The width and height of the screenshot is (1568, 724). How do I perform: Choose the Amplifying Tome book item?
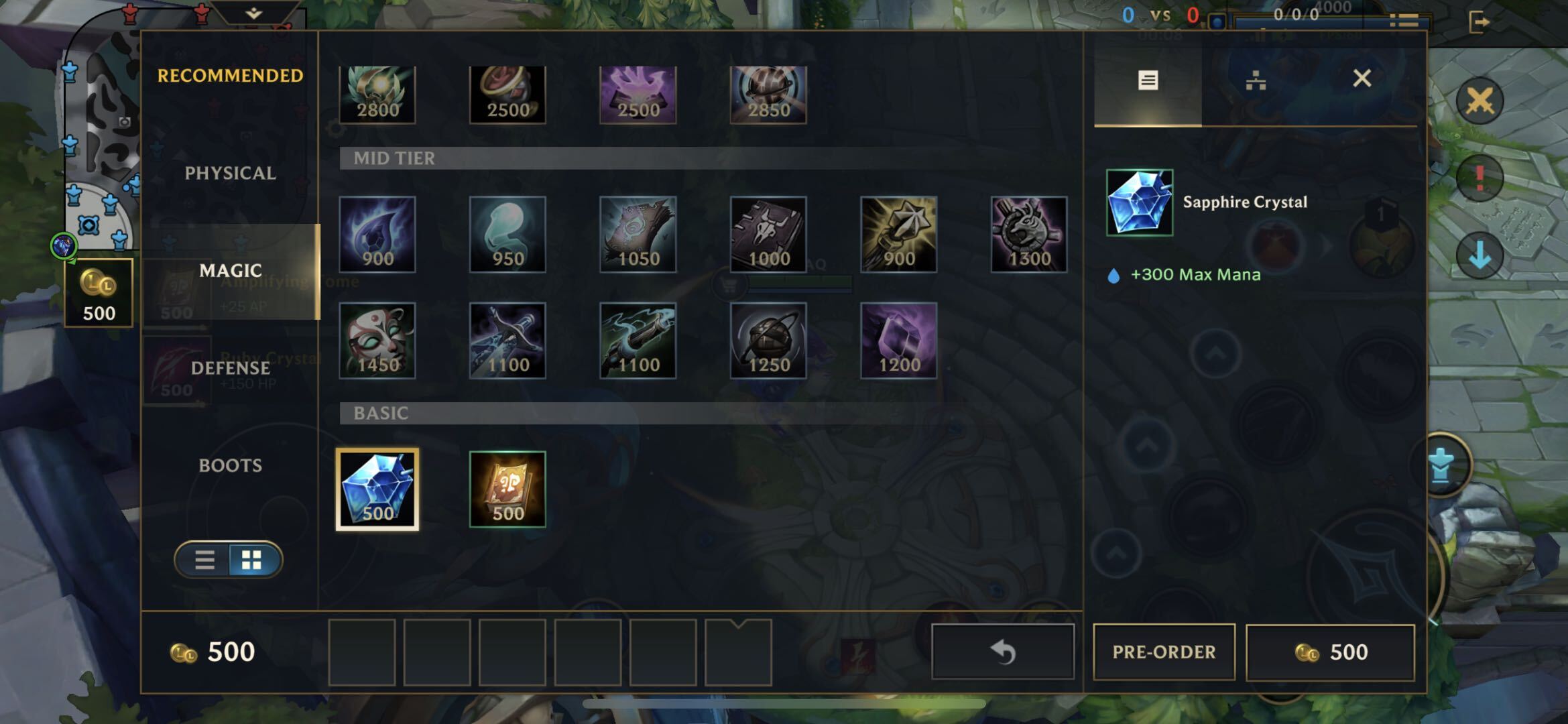(x=507, y=489)
